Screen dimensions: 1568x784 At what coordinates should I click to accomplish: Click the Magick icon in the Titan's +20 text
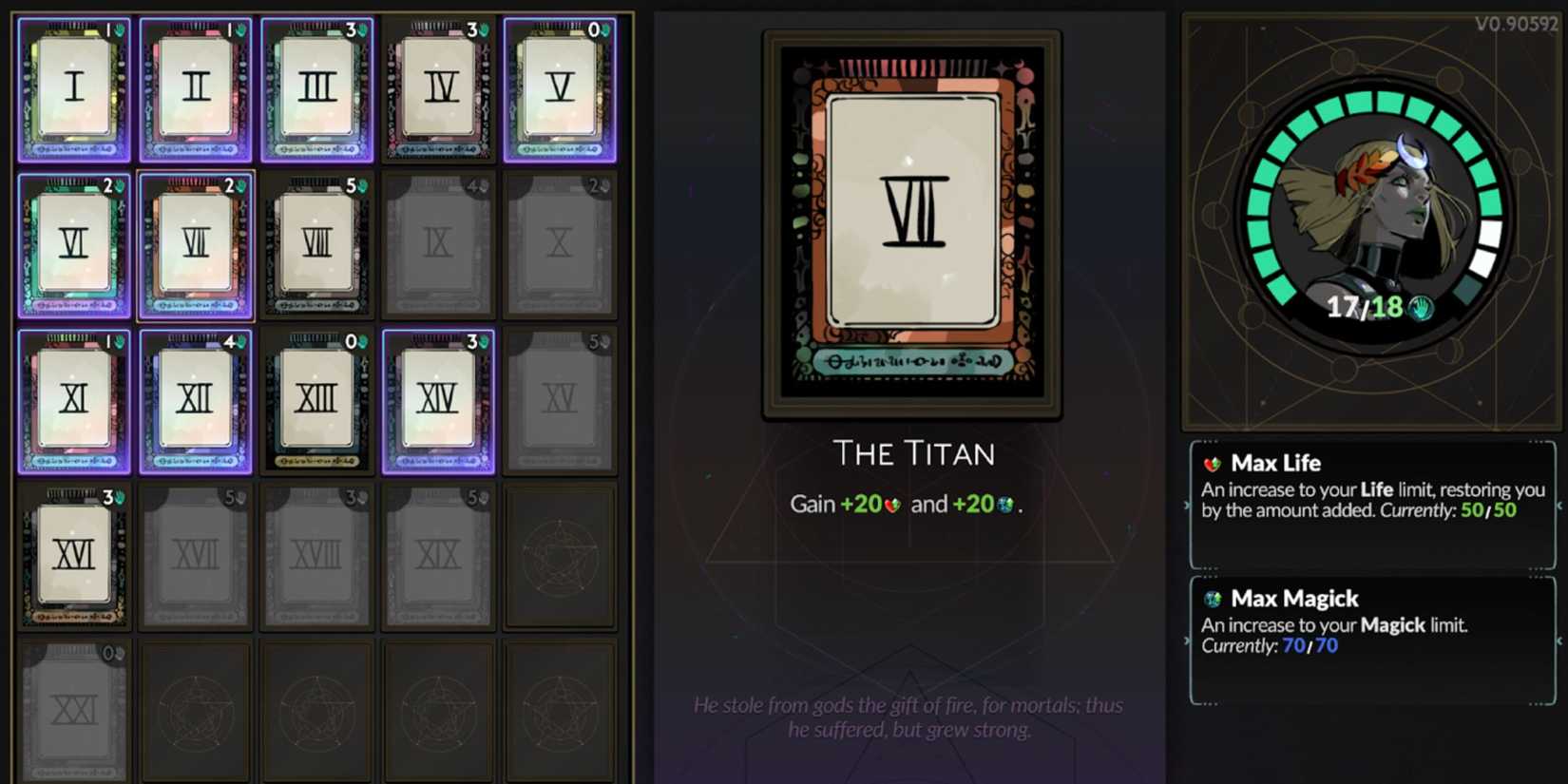point(1005,505)
